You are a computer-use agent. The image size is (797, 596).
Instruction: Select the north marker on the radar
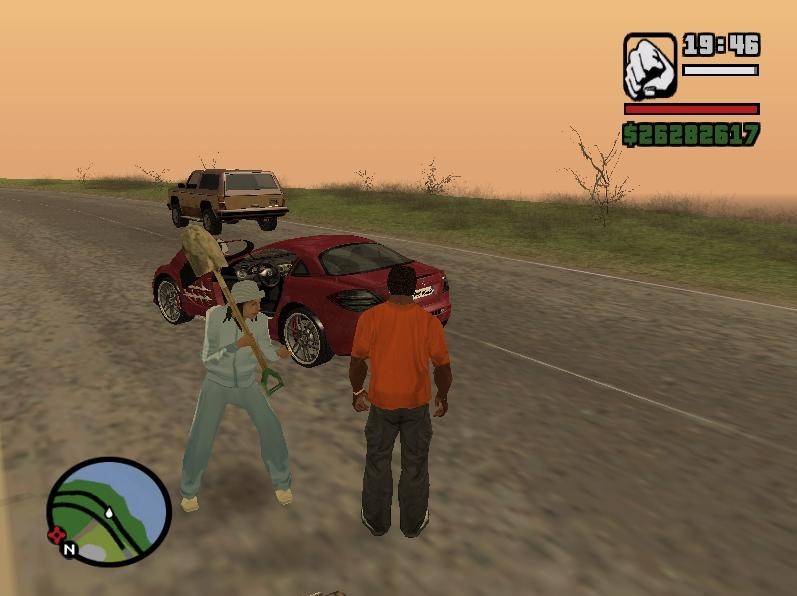coord(68,549)
